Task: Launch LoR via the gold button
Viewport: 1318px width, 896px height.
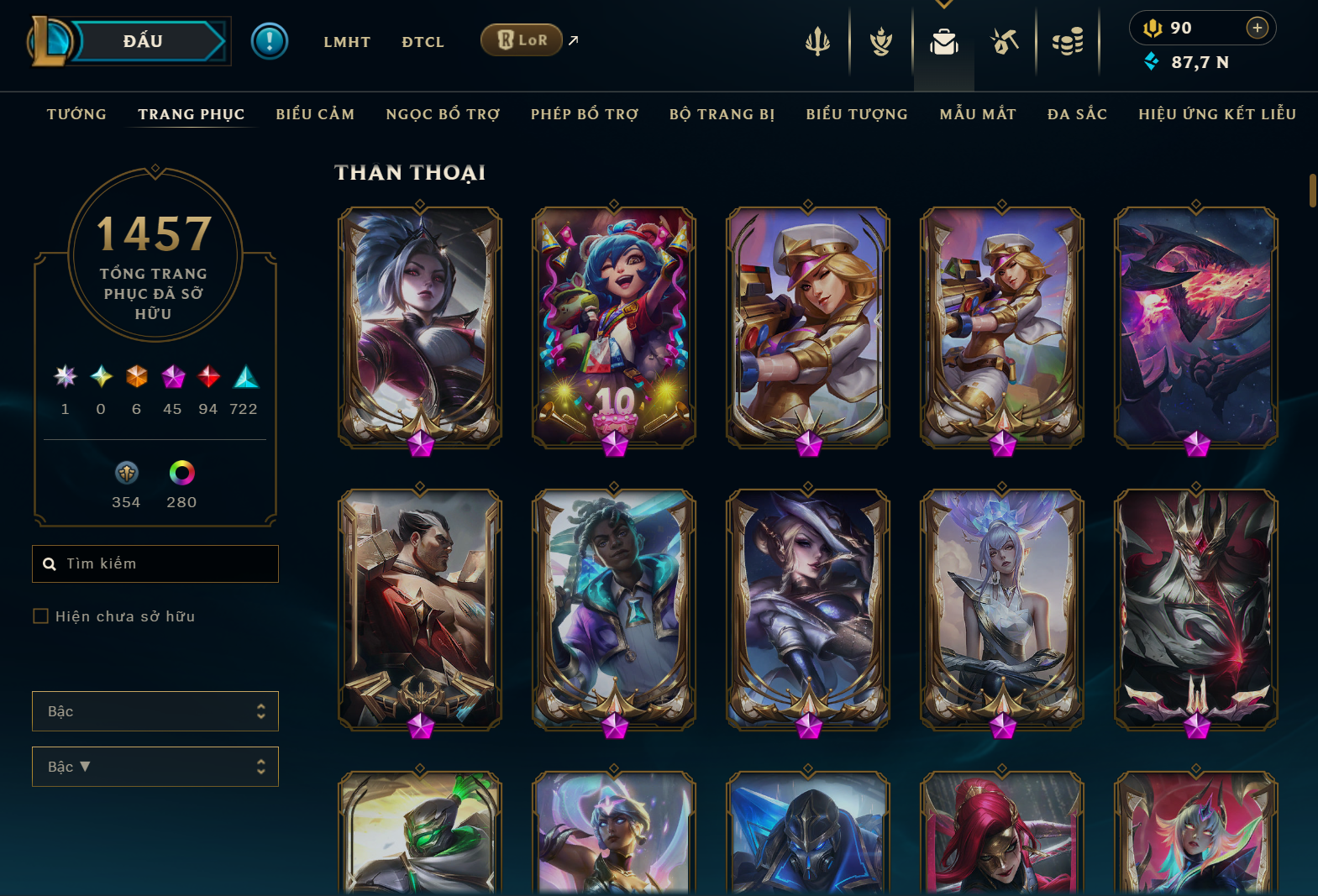Action: pos(521,39)
